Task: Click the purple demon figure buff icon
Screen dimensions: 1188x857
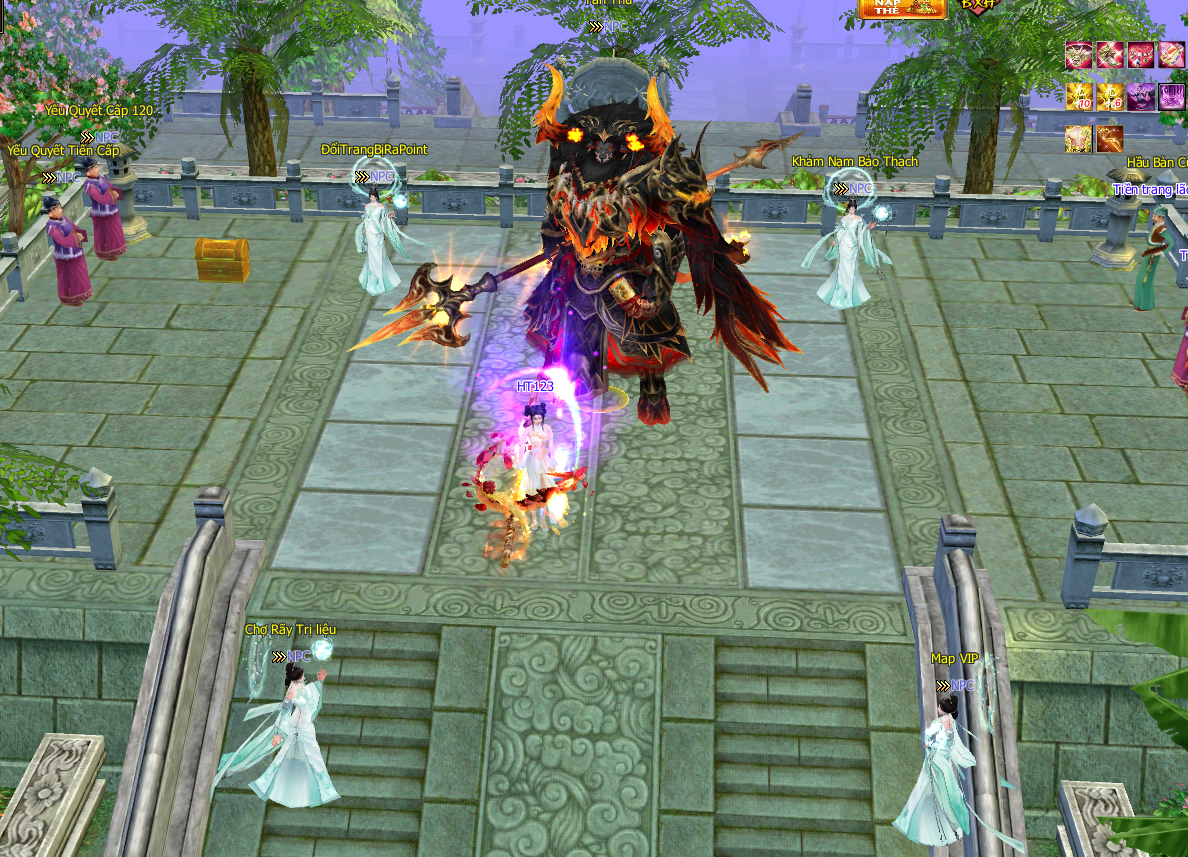Action: tap(1141, 97)
